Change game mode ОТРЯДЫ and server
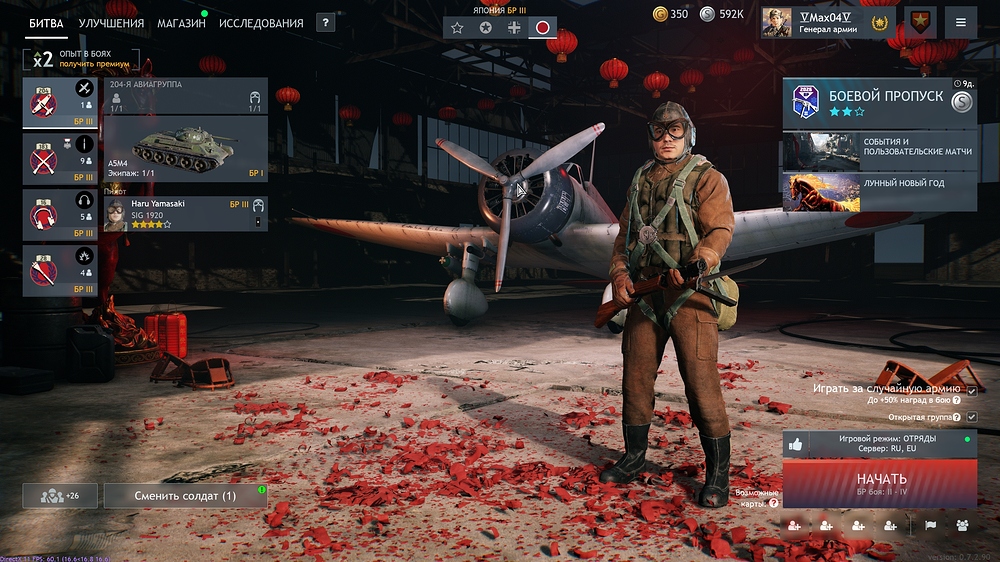The image size is (1000, 562). [x=879, y=444]
